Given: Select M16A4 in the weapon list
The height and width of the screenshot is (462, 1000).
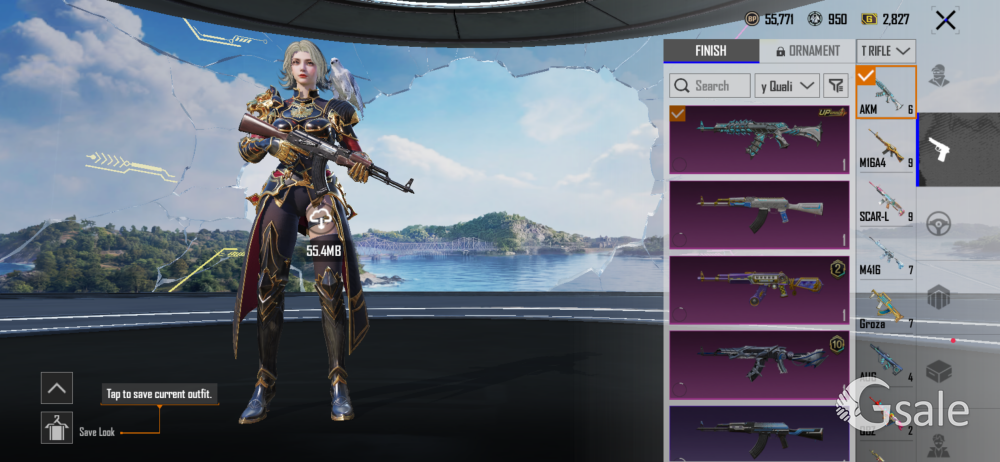Looking at the screenshot, I should click(x=886, y=146).
